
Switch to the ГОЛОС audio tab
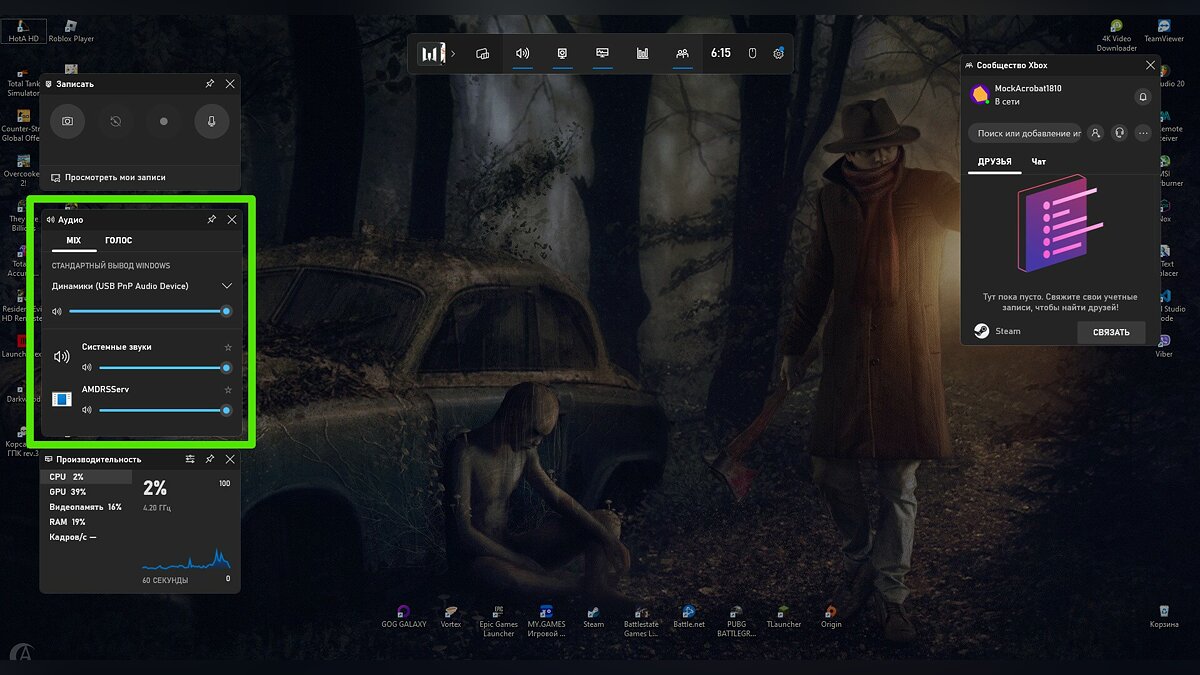coord(118,240)
